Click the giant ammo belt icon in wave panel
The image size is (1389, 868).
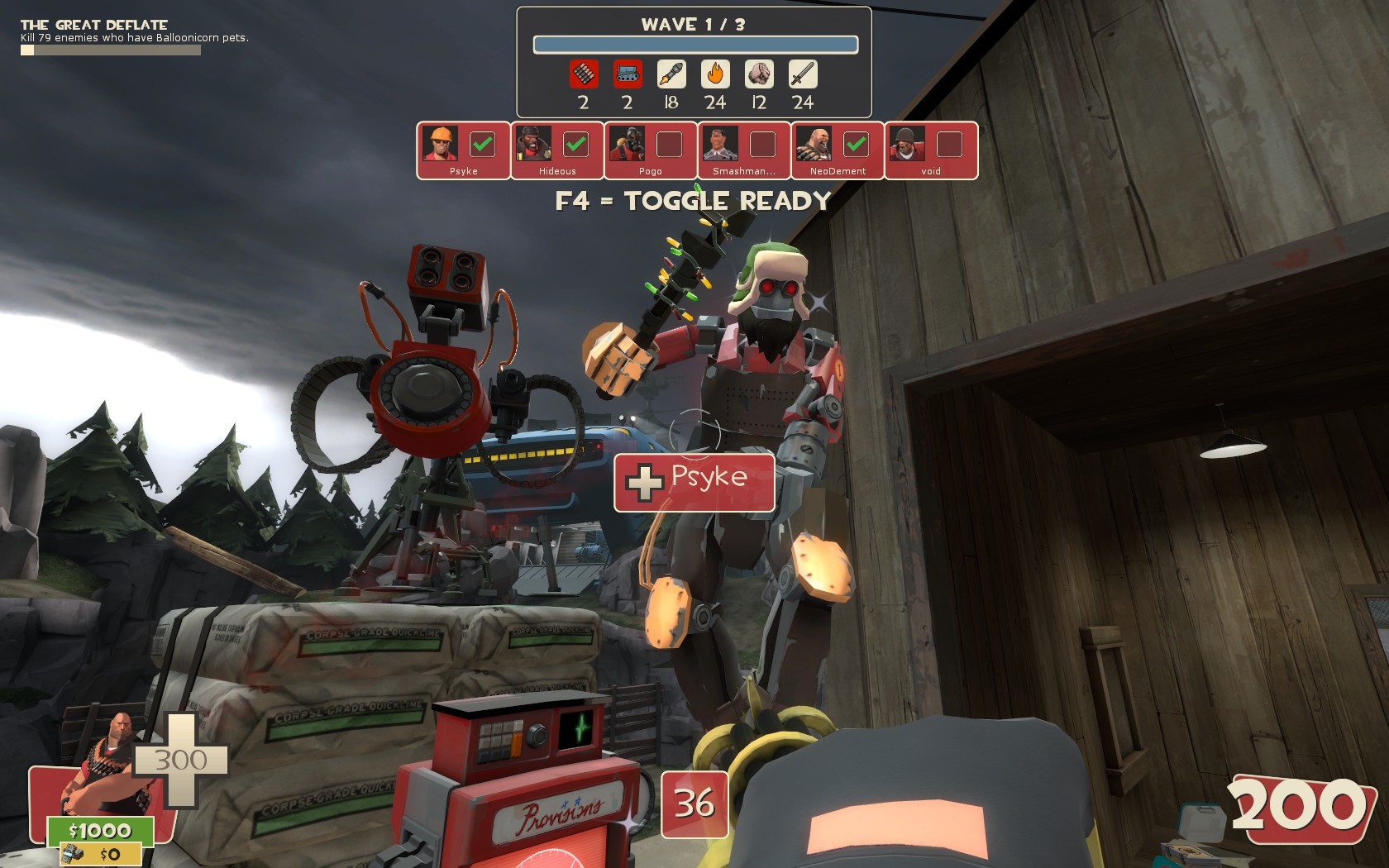pos(582,76)
